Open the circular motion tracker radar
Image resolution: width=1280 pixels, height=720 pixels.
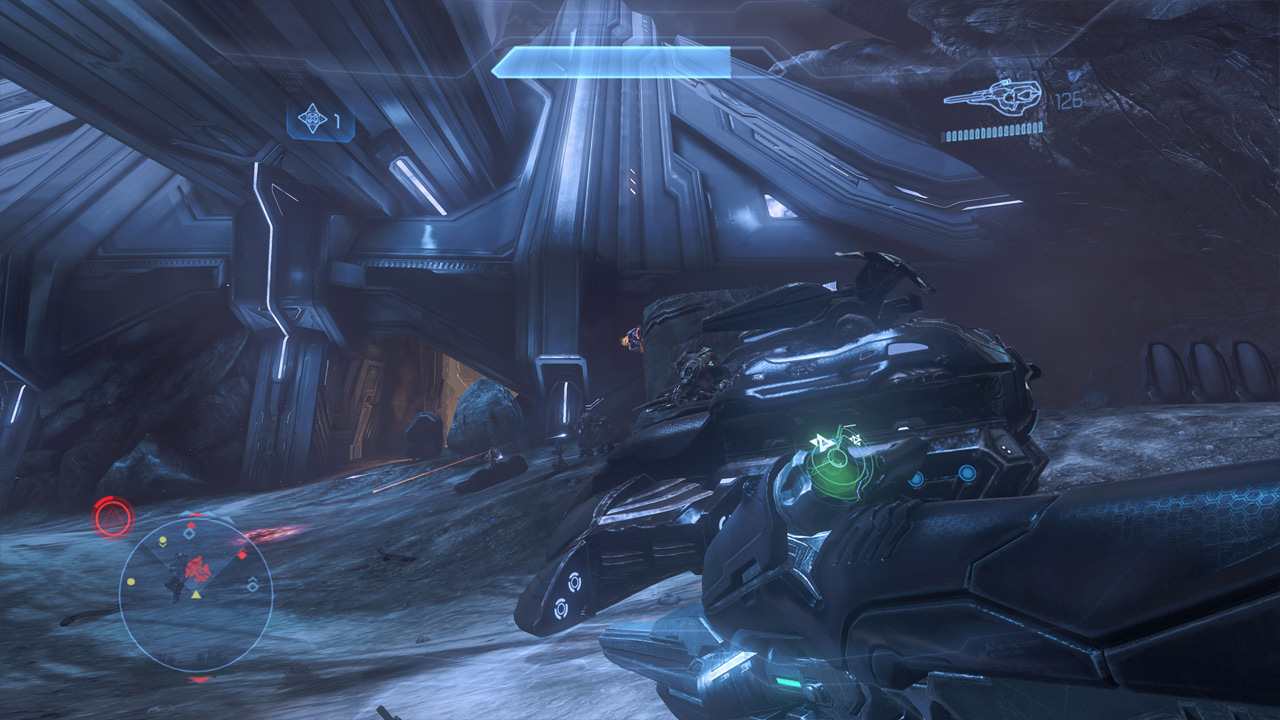196,594
